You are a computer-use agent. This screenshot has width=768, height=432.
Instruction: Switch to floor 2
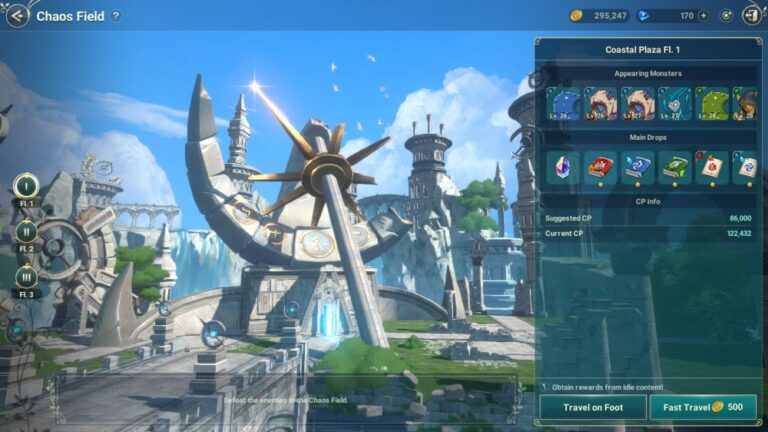(x=26, y=231)
